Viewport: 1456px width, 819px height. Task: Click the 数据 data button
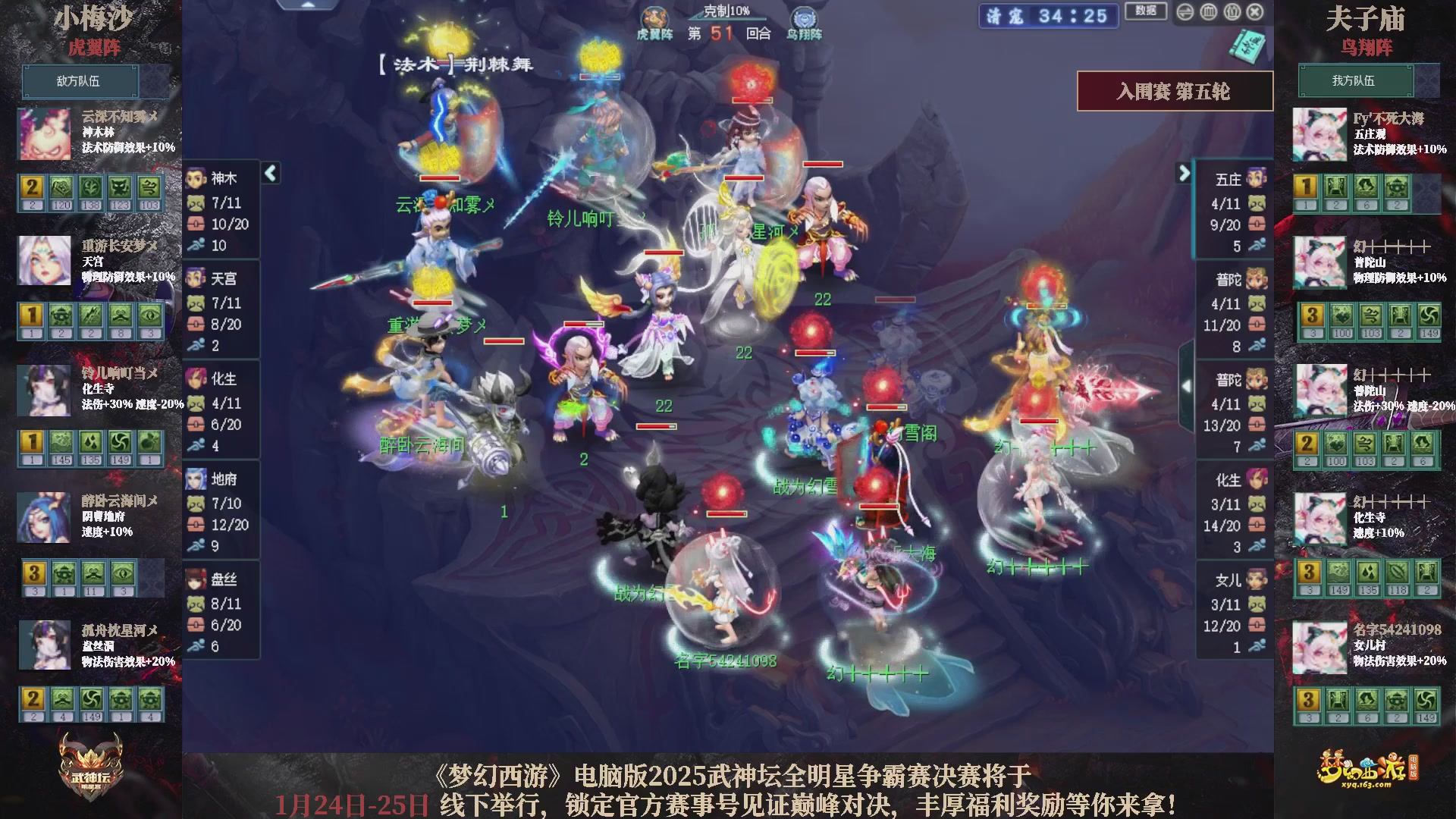pos(1145,11)
